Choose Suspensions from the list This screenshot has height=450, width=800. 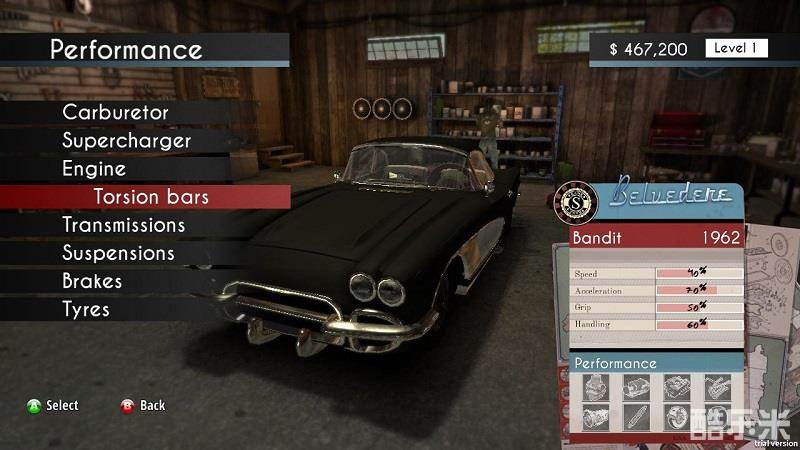tap(118, 253)
